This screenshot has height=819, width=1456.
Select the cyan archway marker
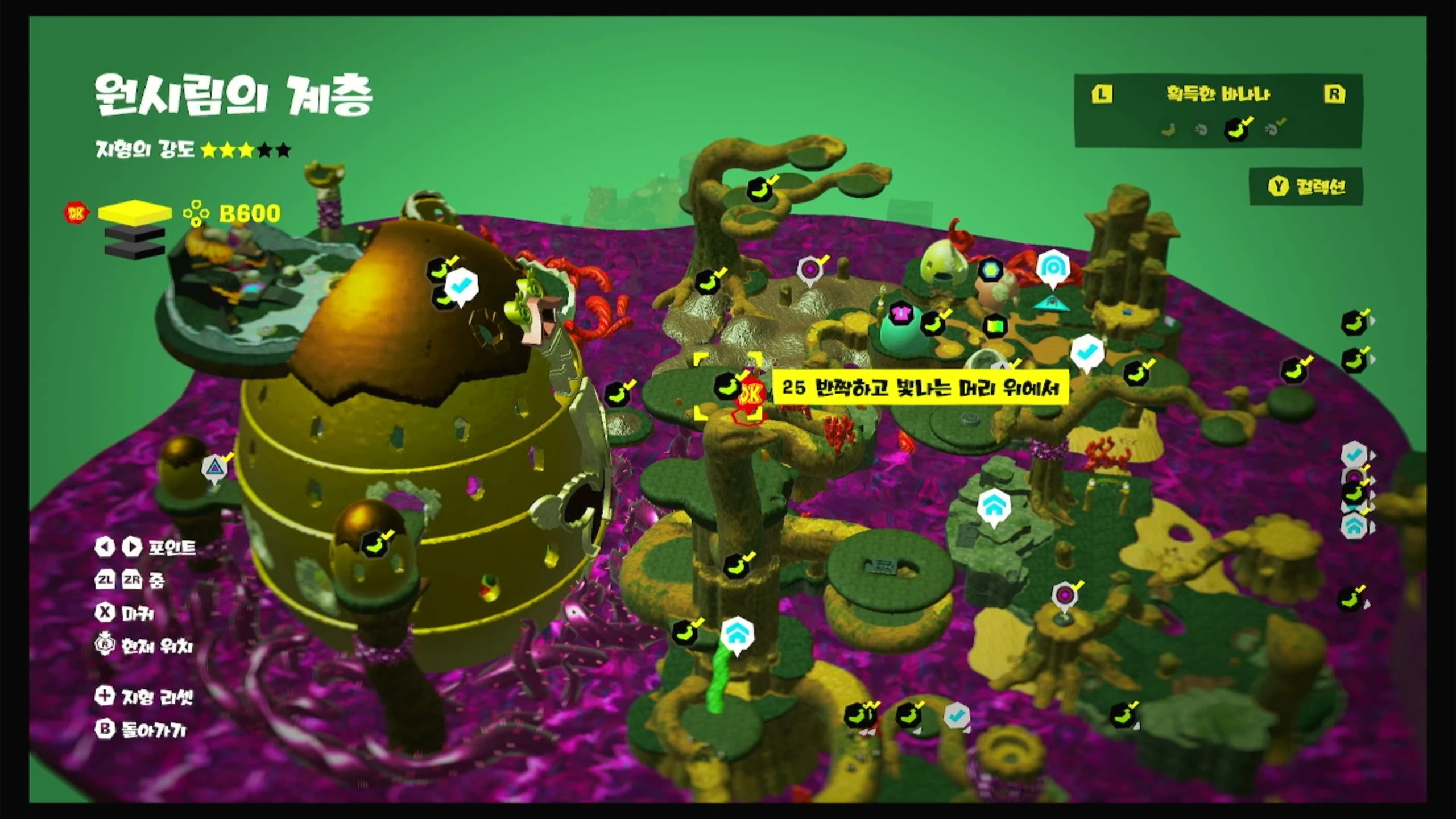click(x=1053, y=266)
